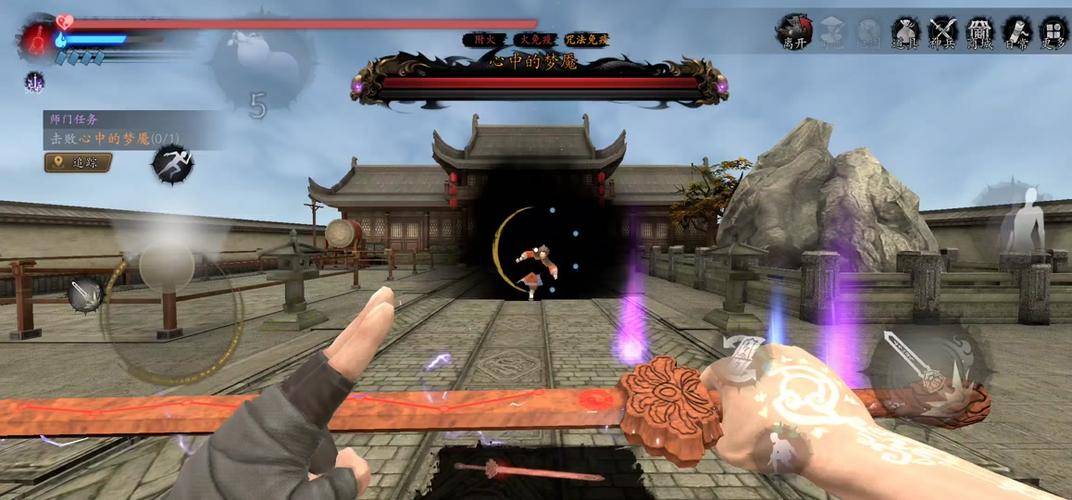Open the 道具 items bag
The width and height of the screenshot is (1072, 500).
click(x=905, y=31)
